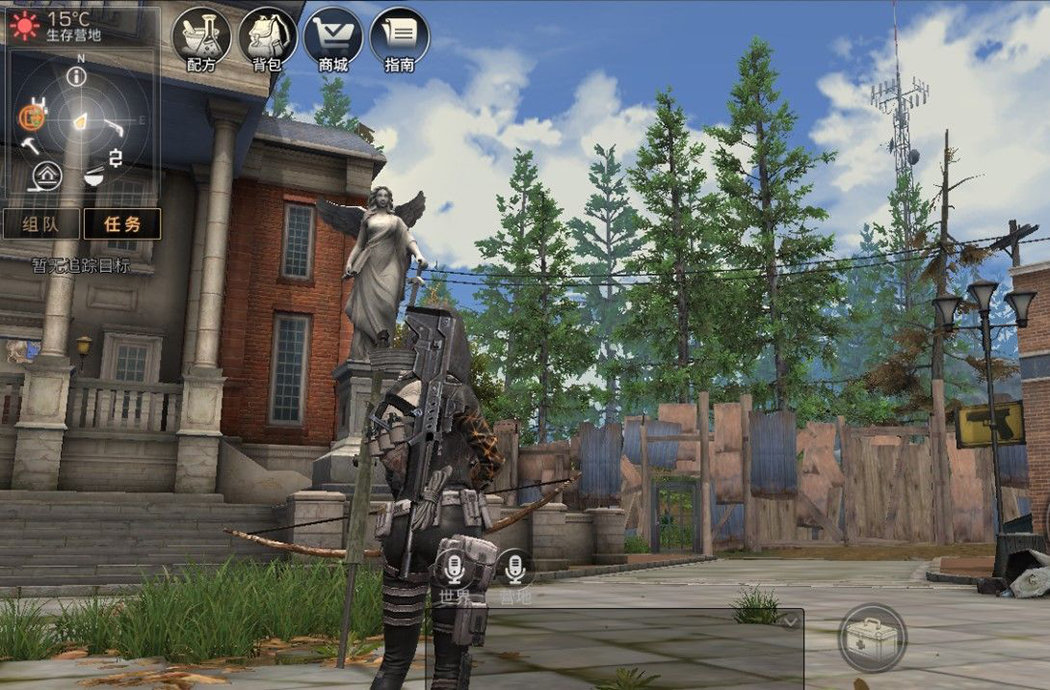This screenshot has width=1050, height=690.
Task: Click the hammer marker on the minimap
Action: (30, 144)
